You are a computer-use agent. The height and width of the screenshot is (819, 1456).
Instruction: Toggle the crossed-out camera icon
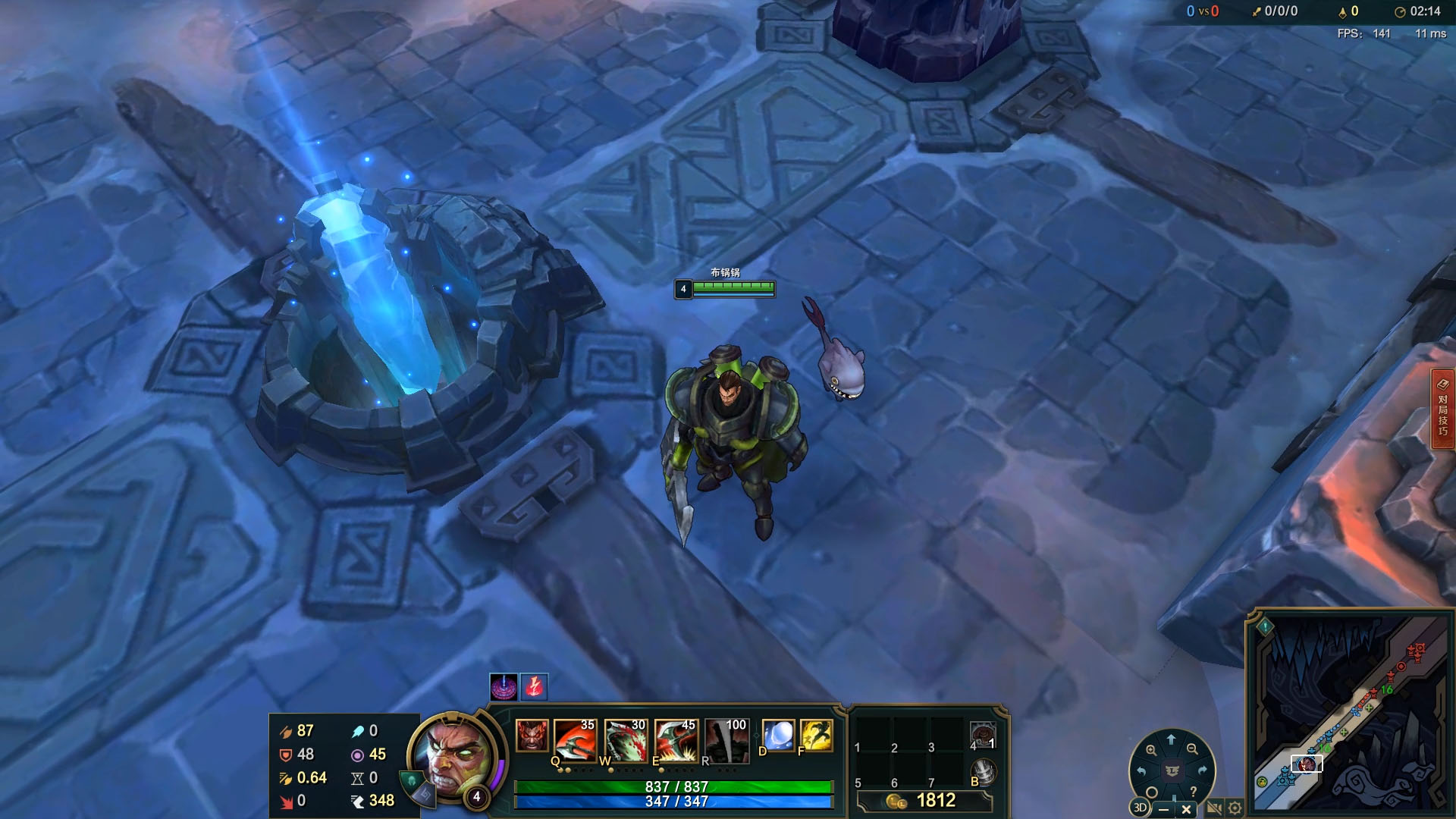tap(1213, 808)
